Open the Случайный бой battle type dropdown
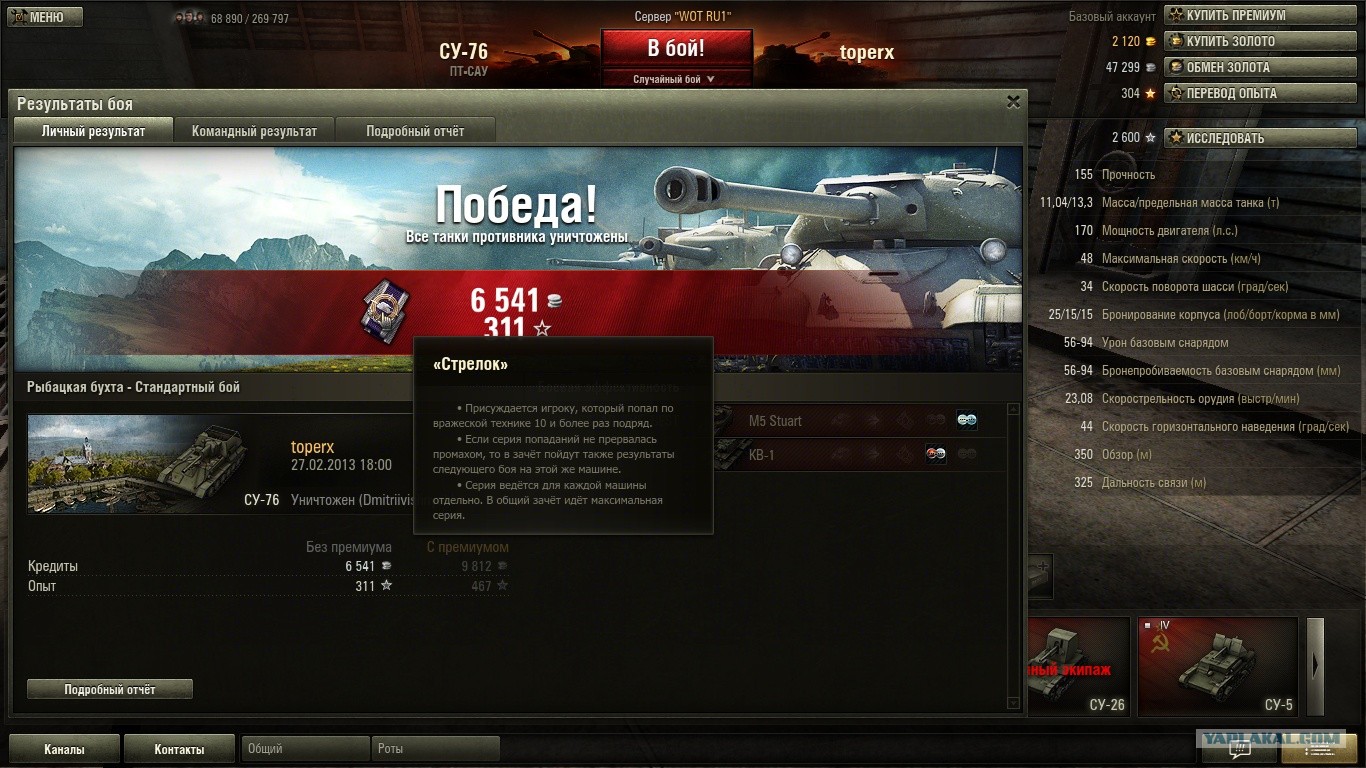 coord(676,79)
